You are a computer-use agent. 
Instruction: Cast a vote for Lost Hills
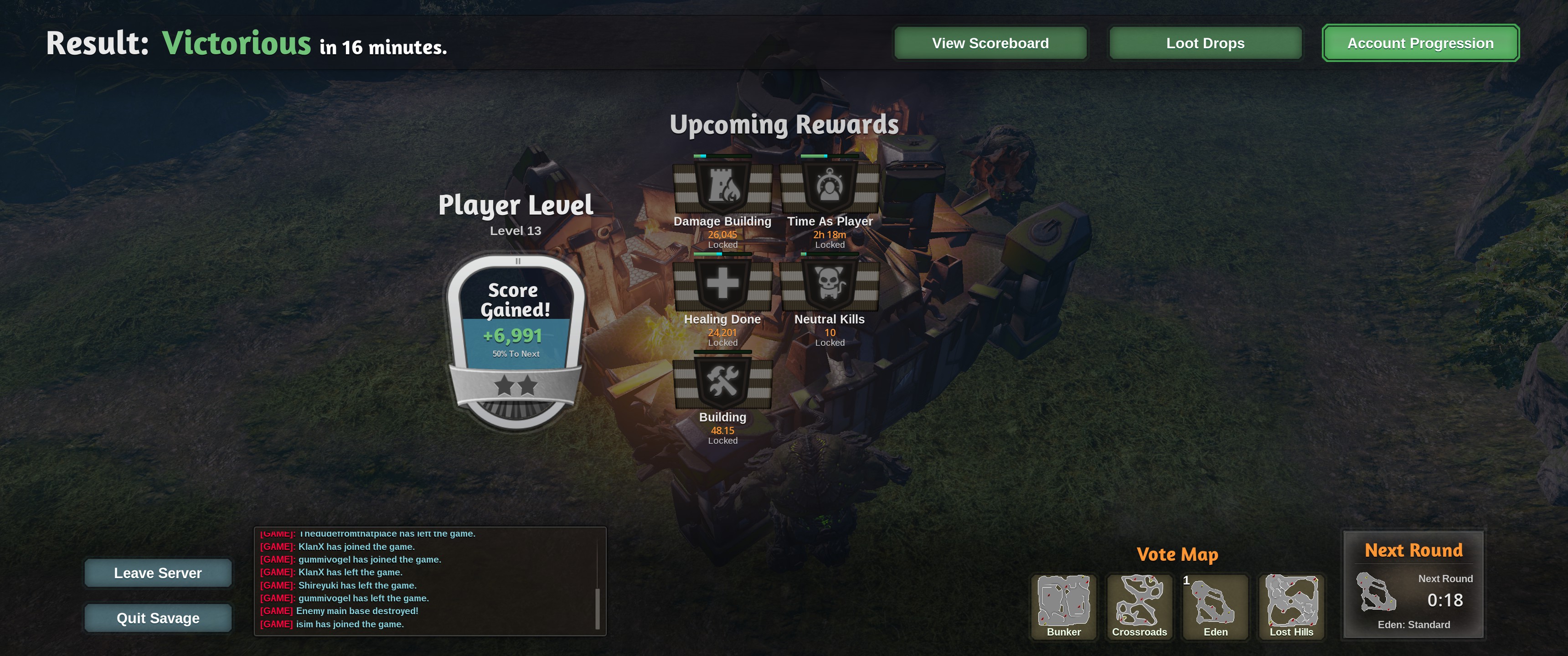(1291, 605)
